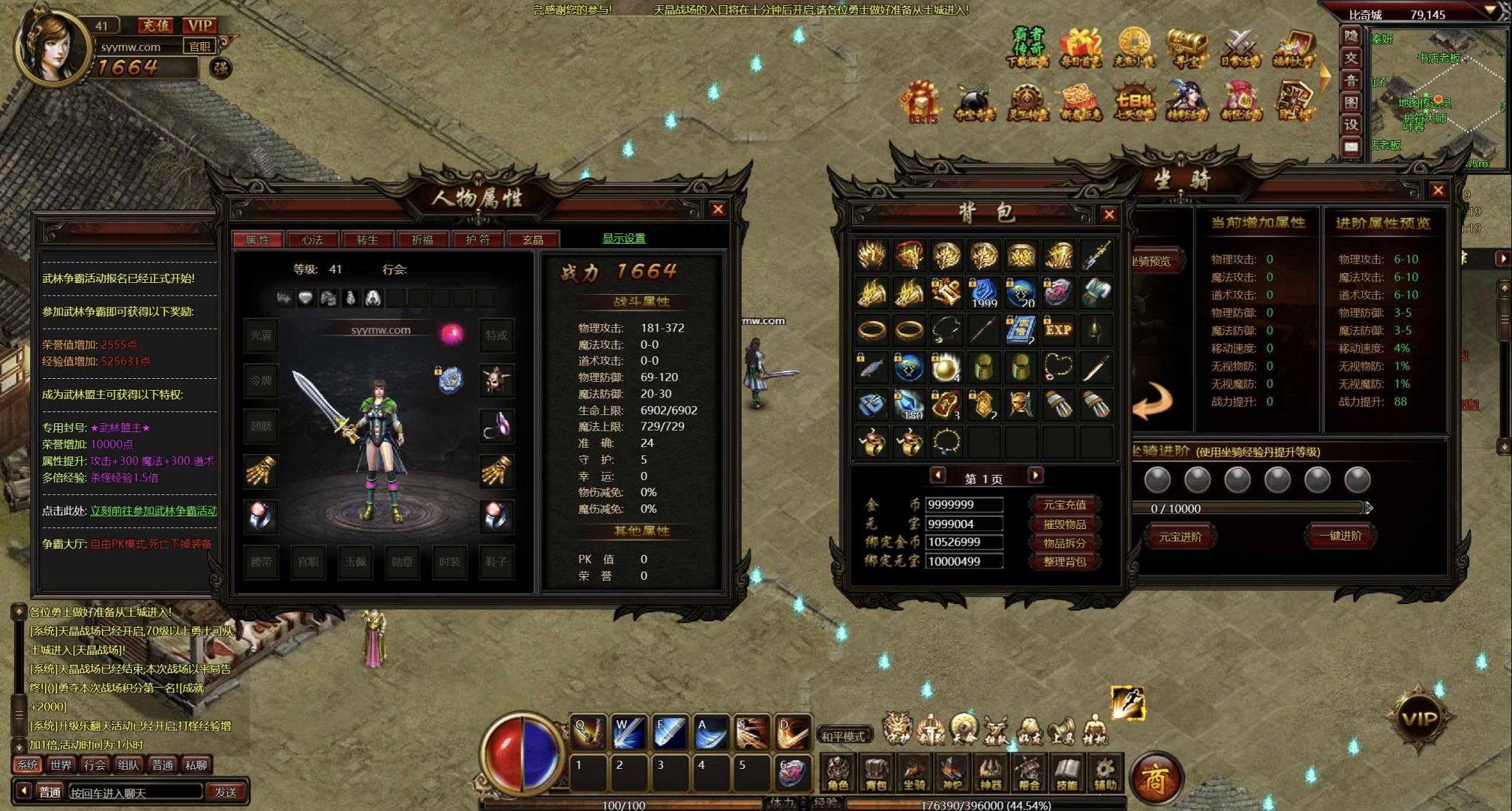Follow the 立刻前往参加武林争霸活动 link
1512x811 pixels.
click(x=154, y=511)
